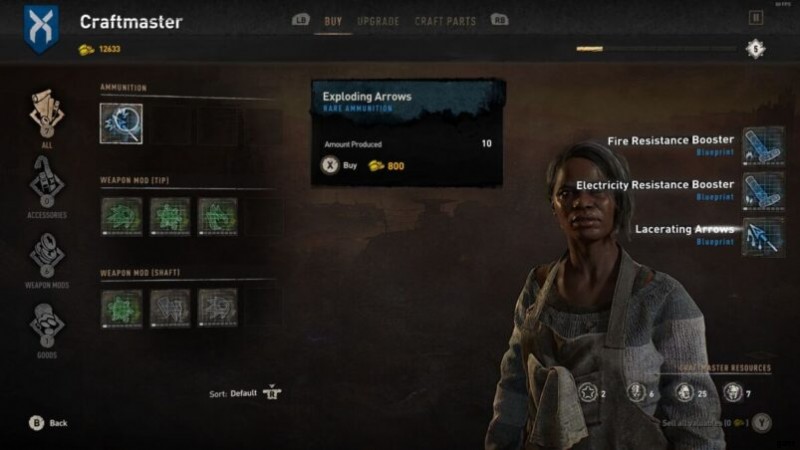This screenshot has height=450, width=800.
Task: Open the Craft Parts tab
Action: pos(445,21)
